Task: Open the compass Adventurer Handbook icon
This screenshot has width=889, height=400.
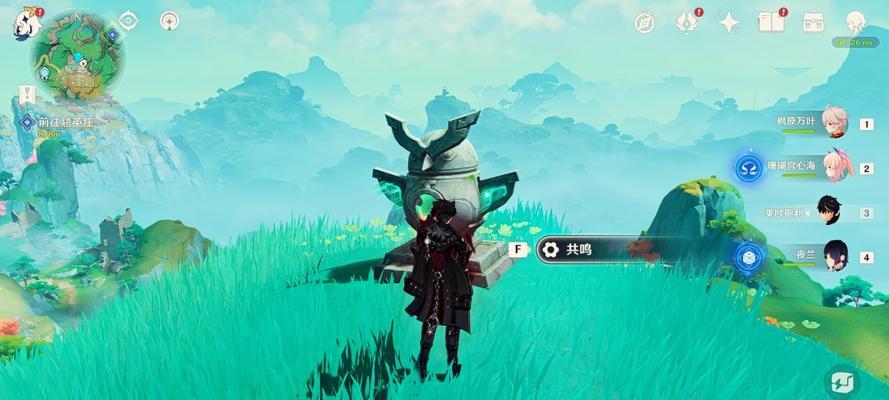Action: tap(644, 23)
